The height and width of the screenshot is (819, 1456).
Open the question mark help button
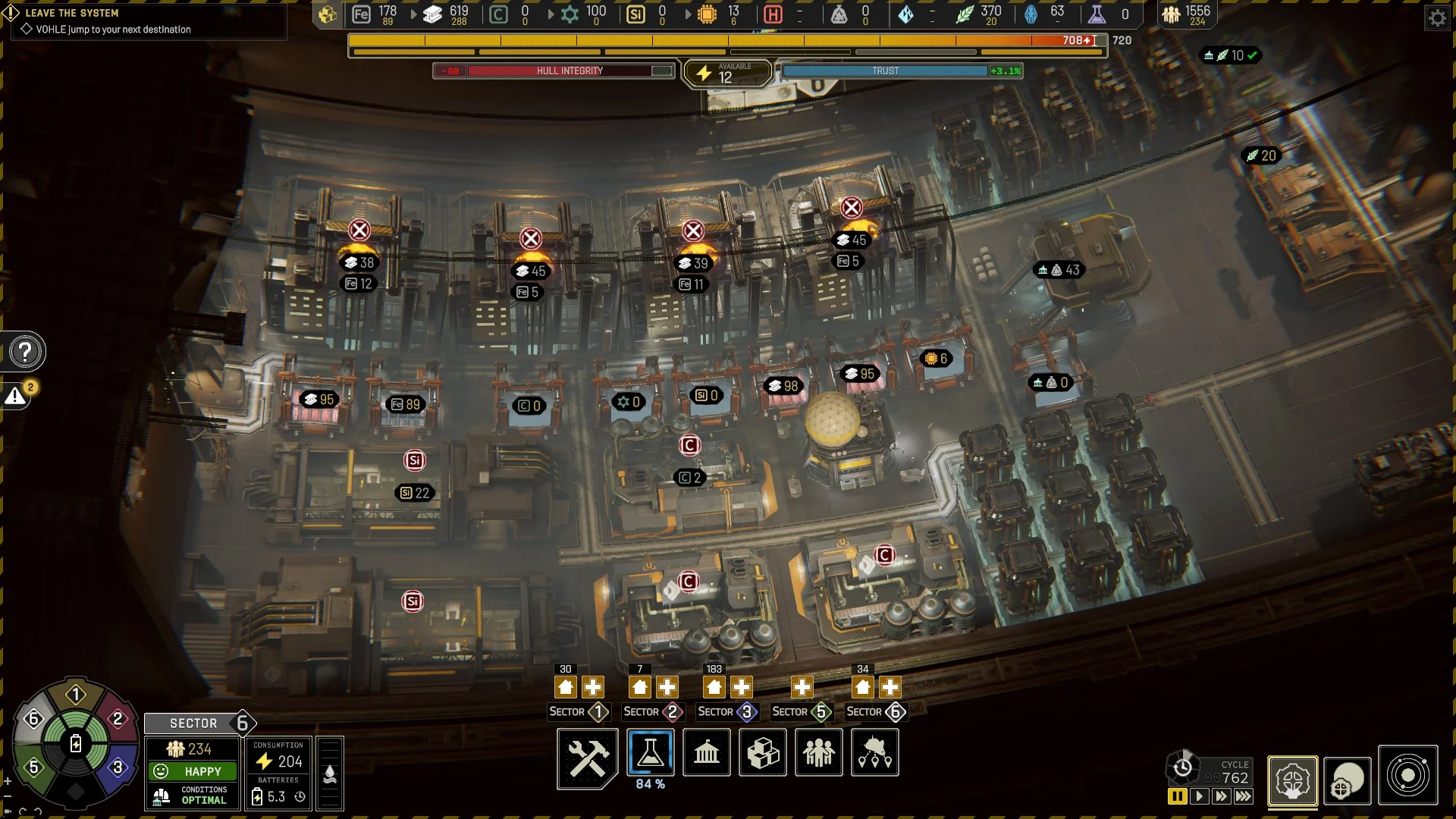click(25, 352)
